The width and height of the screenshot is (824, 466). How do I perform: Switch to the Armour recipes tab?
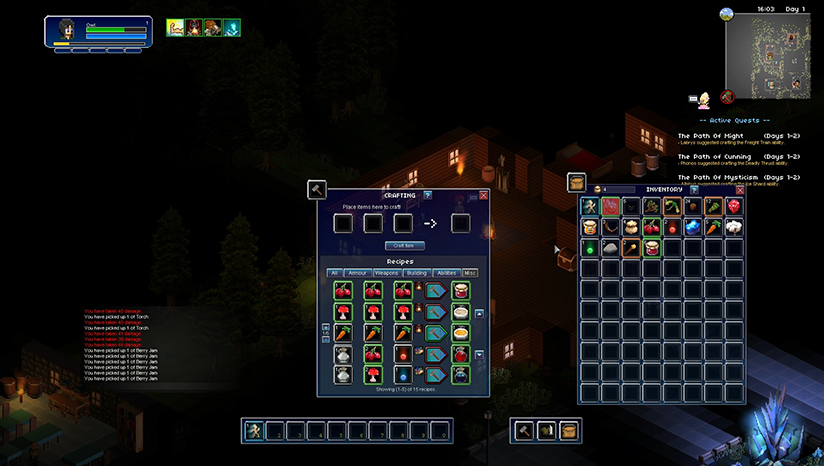coord(359,272)
